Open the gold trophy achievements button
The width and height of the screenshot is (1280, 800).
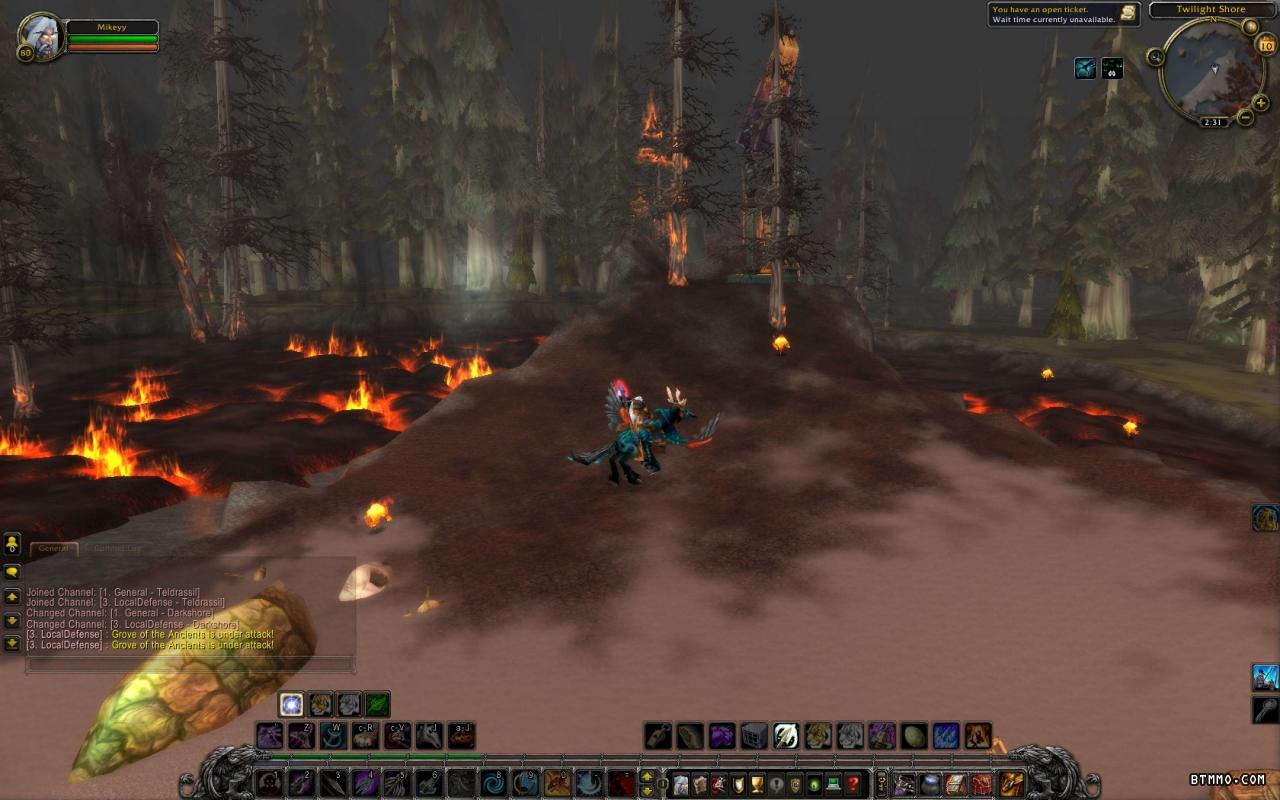coord(756,784)
